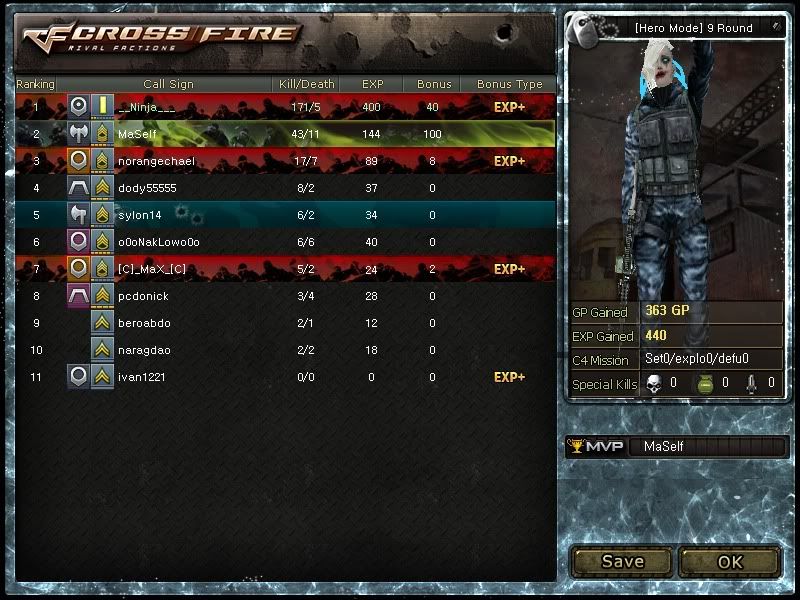The image size is (800, 600).
Task: Select MaSelf's highlighted scoreboard row
Action: point(285,134)
